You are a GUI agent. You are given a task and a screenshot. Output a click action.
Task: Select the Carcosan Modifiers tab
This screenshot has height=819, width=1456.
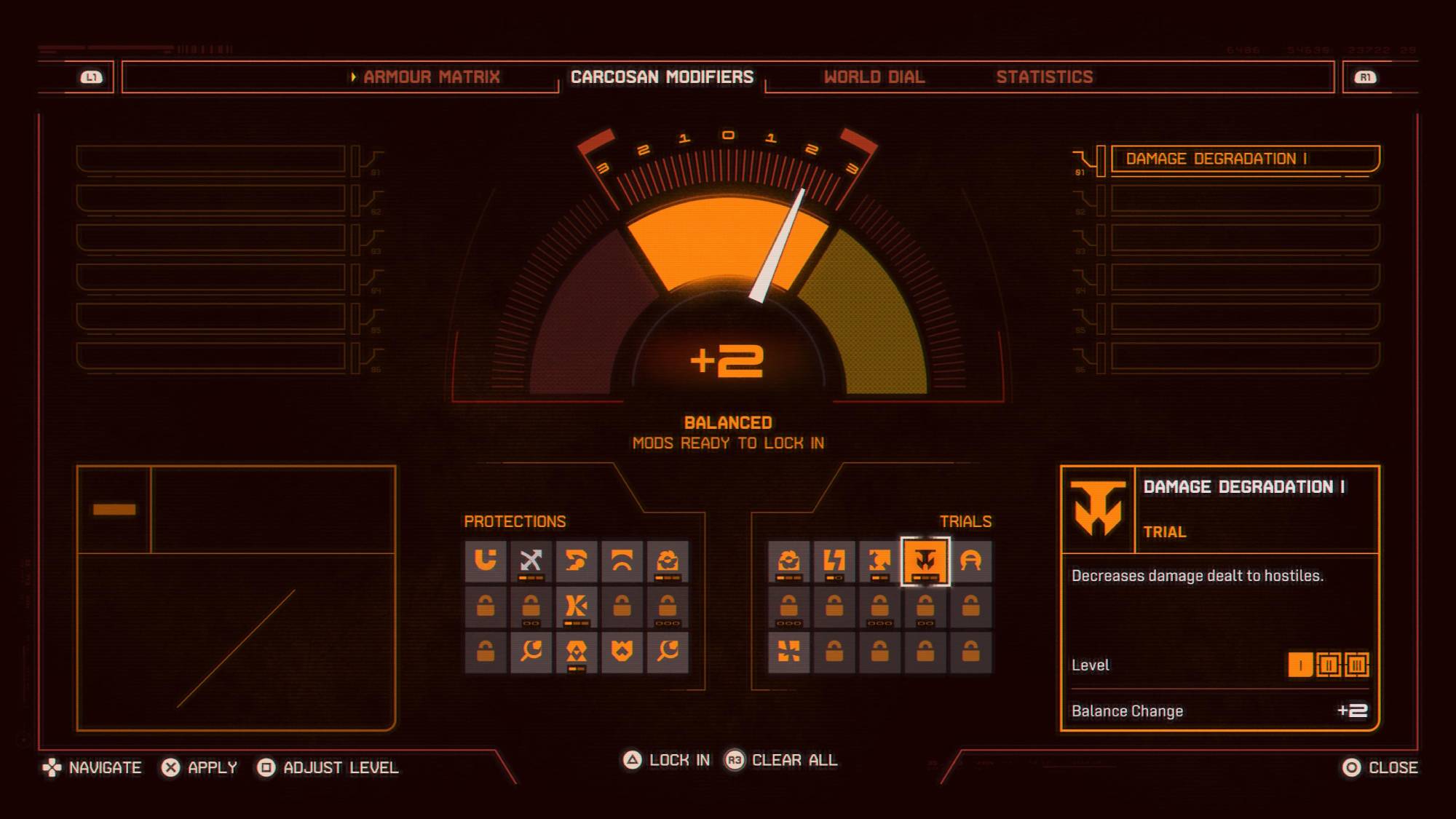coord(662,77)
